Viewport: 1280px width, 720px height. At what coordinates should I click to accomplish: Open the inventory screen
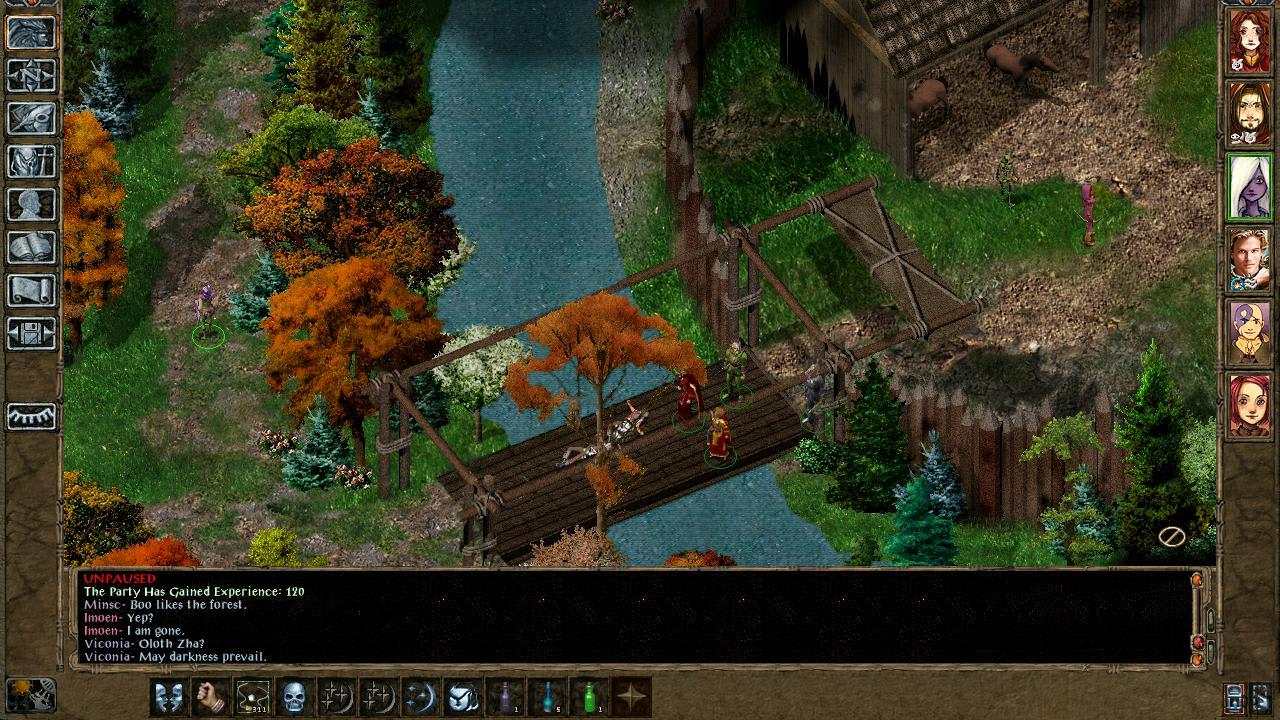pyautogui.click(x=31, y=162)
